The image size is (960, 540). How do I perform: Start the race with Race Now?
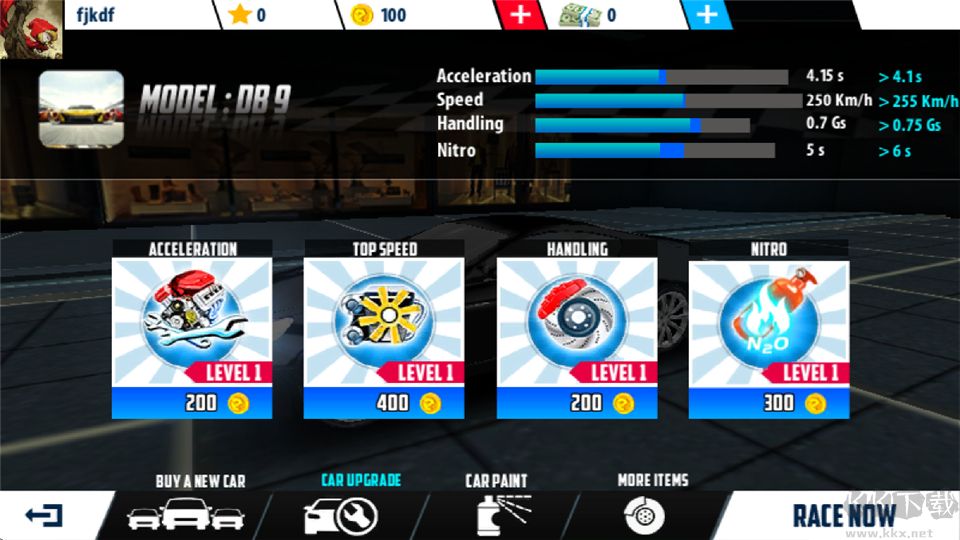pyautogui.click(x=843, y=516)
